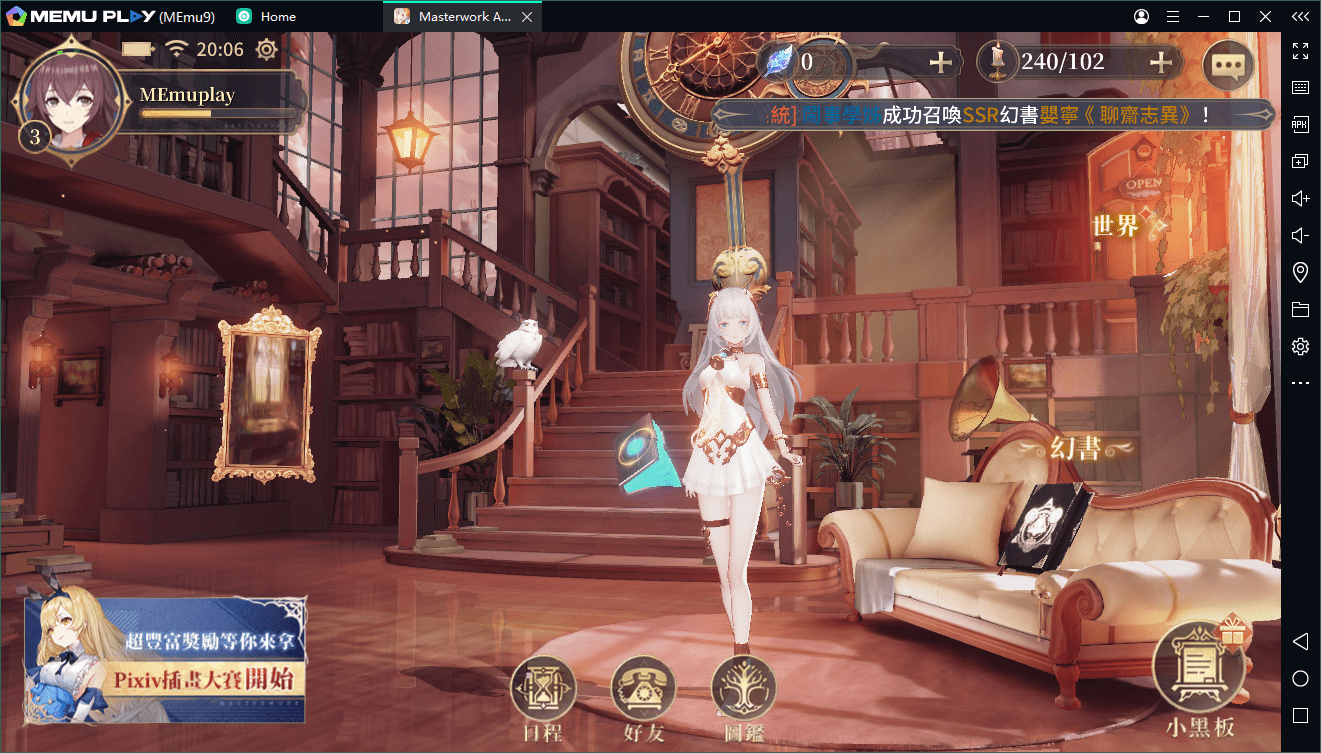This screenshot has height=753, width=1321.
Task: Open the Pixiv illustration contest banner
Action: [166, 660]
